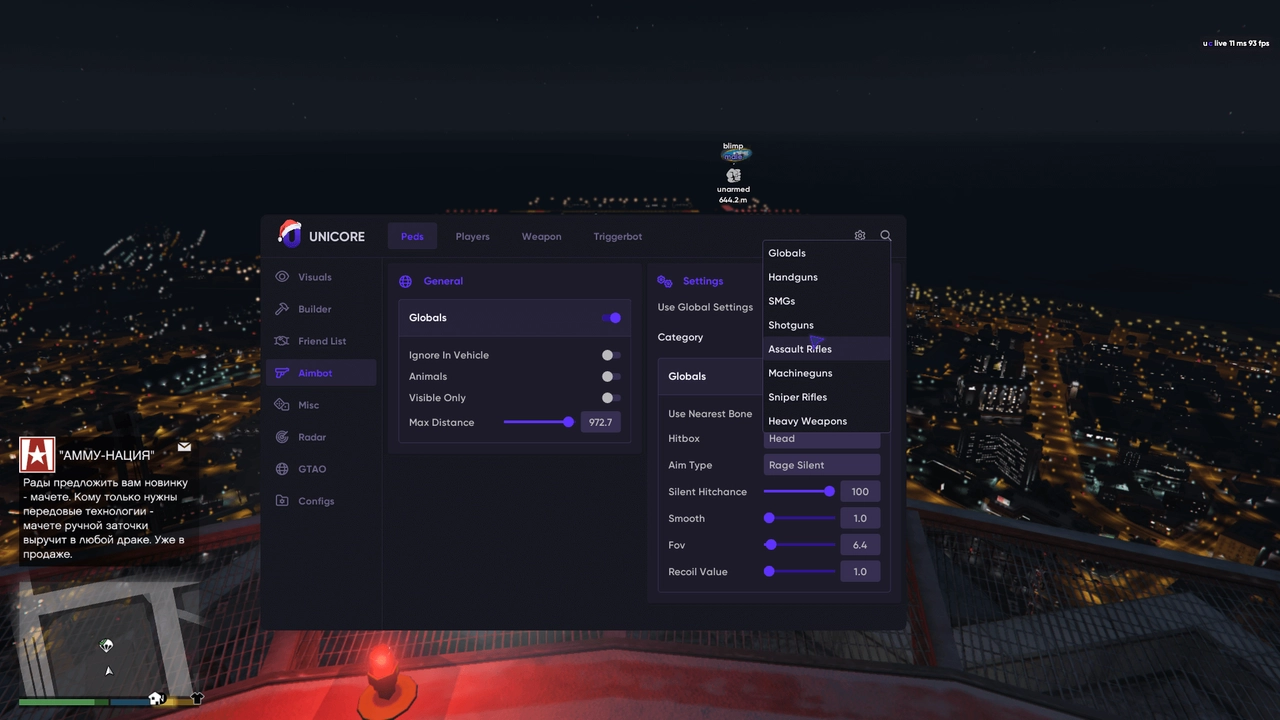Click the gear settings icon
The width and height of the screenshot is (1280, 720).
pos(860,236)
